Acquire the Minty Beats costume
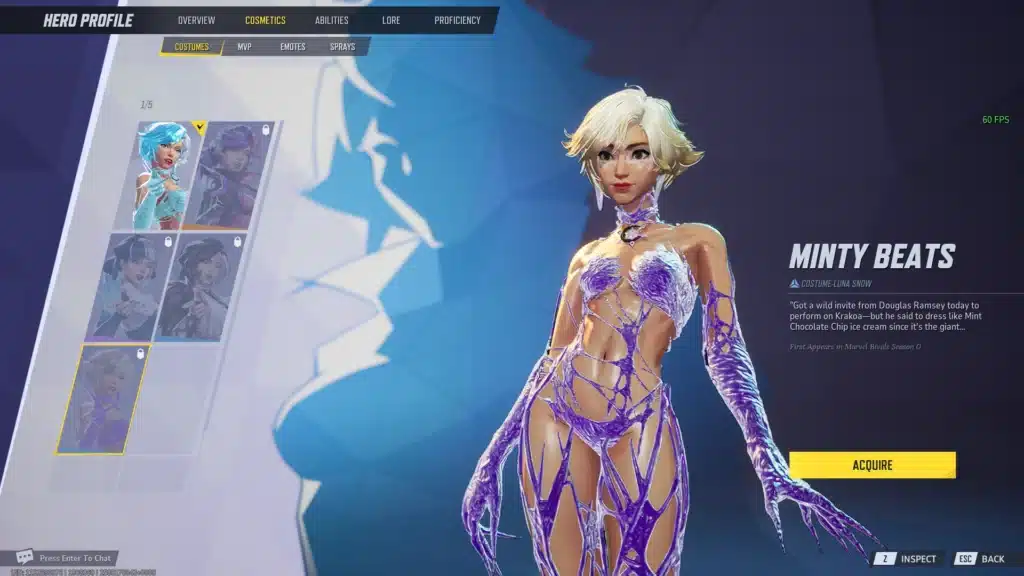1024x576 pixels. point(872,465)
